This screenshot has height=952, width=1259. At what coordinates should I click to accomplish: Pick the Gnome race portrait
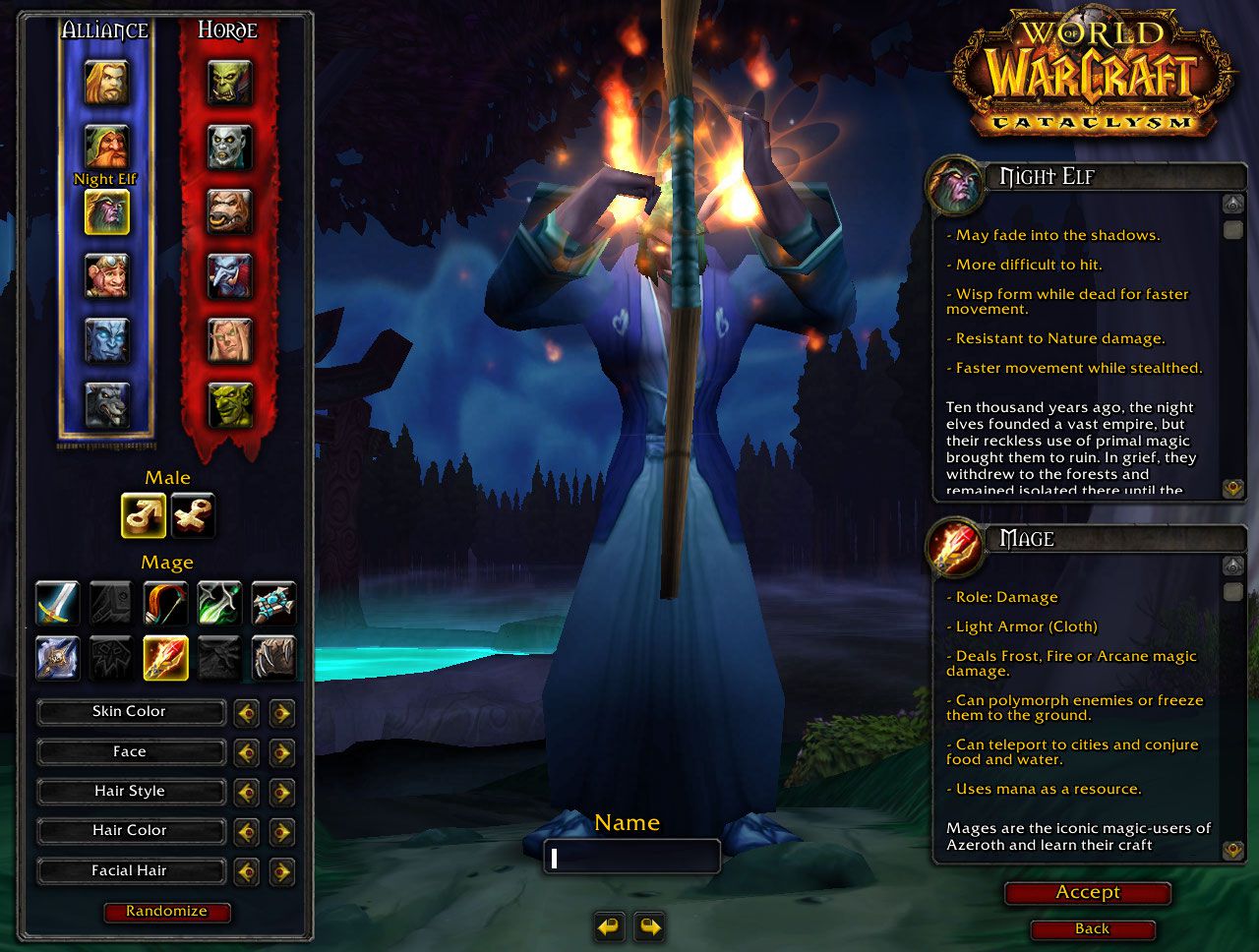pyautogui.click(x=106, y=276)
